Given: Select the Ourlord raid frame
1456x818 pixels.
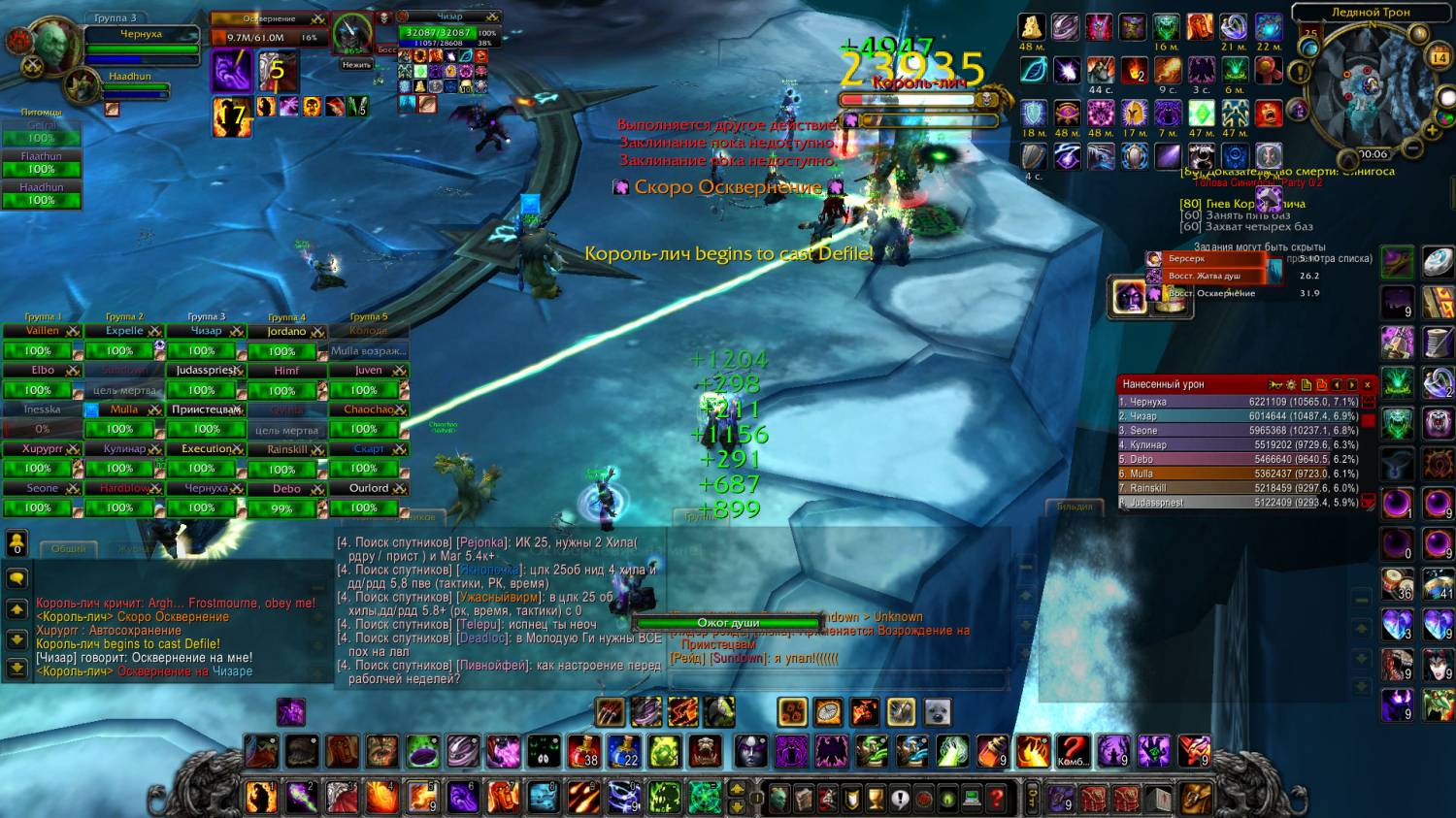Looking at the screenshot, I should click(369, 489).
